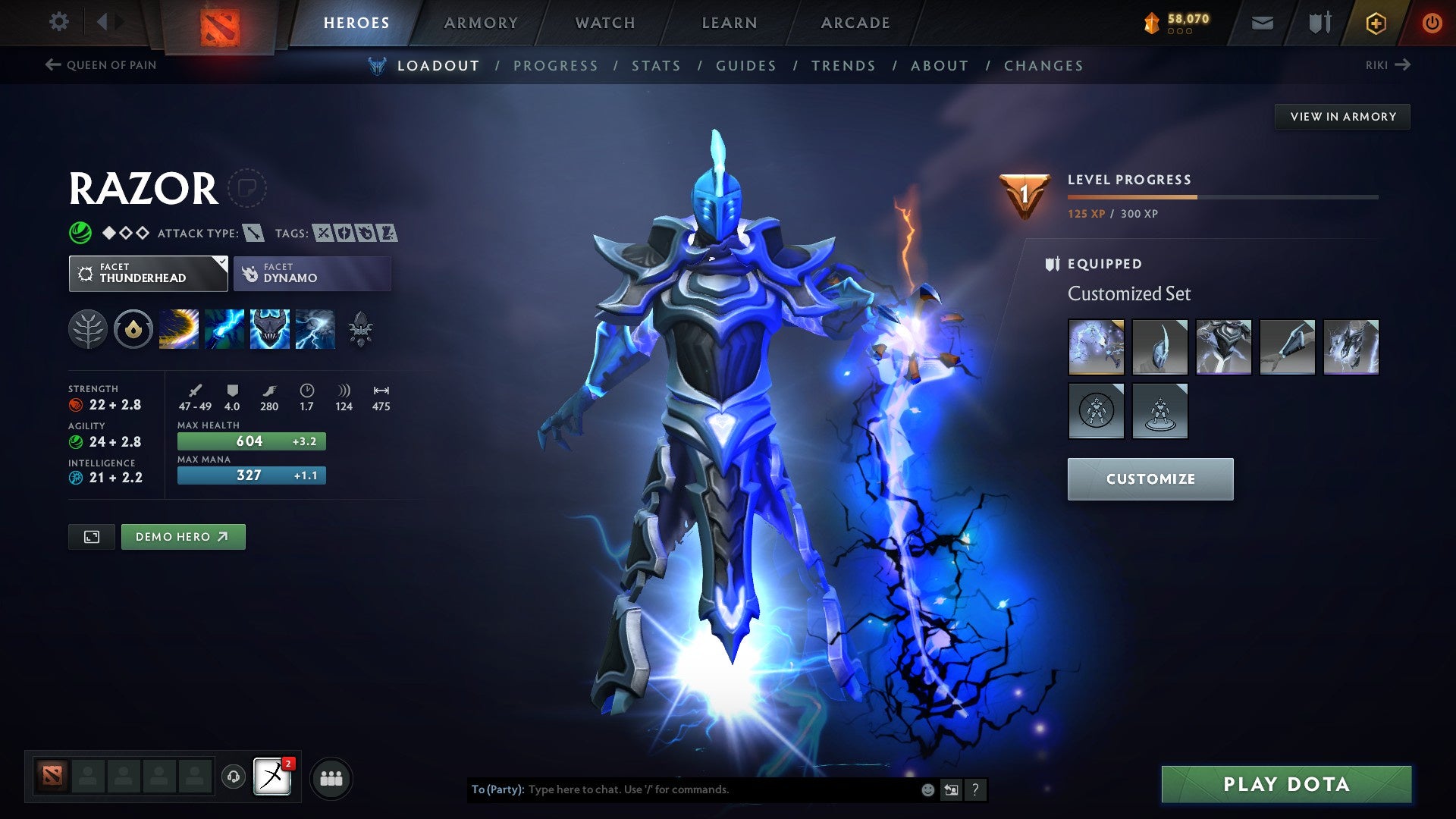The width and height of the screenshot is (1456, 819).
Task: Select the Thunderhead facet
Action: pos(148,273)
